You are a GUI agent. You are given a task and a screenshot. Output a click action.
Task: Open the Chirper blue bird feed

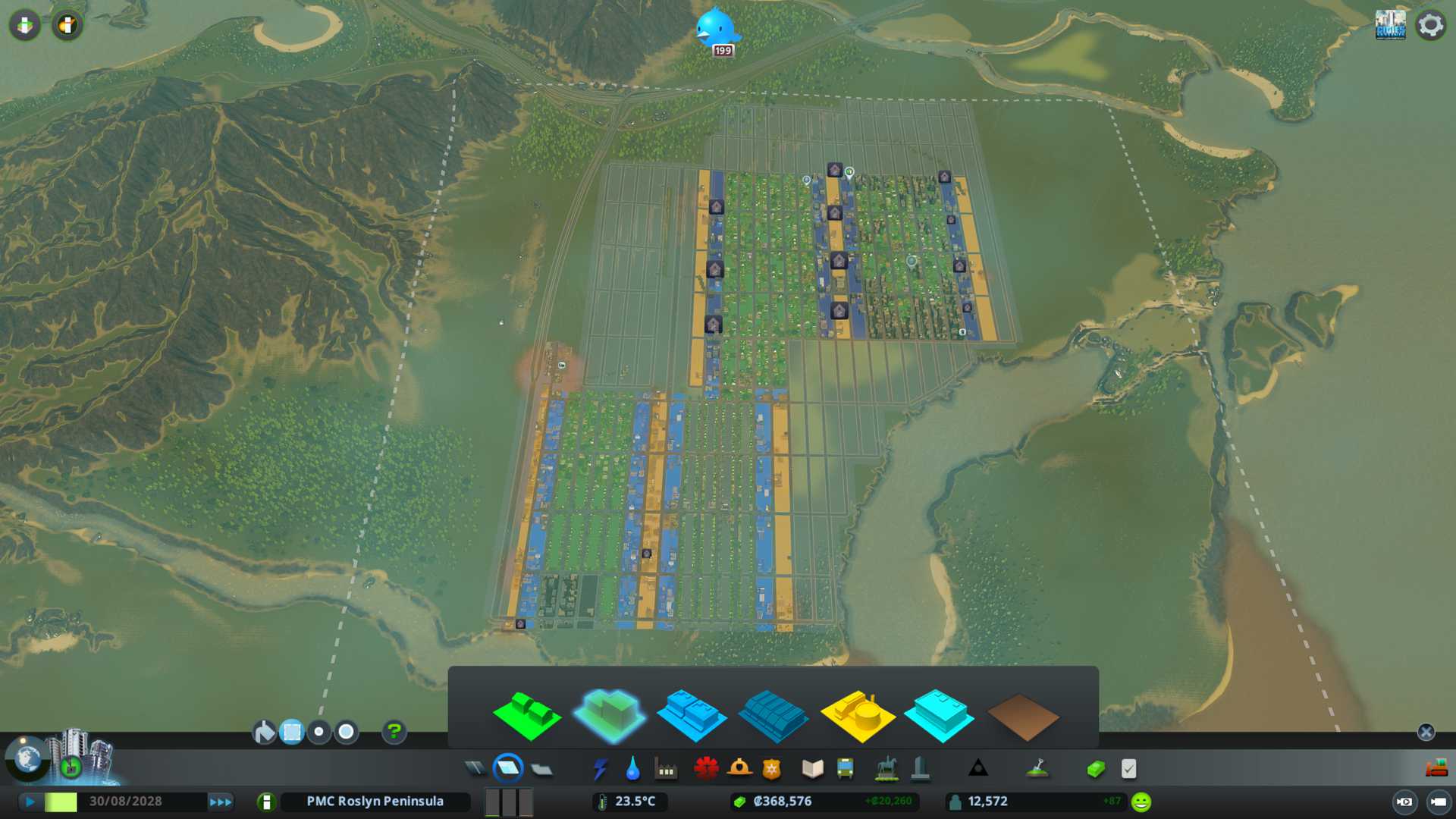pyautogui.click(x=716, y=29)
